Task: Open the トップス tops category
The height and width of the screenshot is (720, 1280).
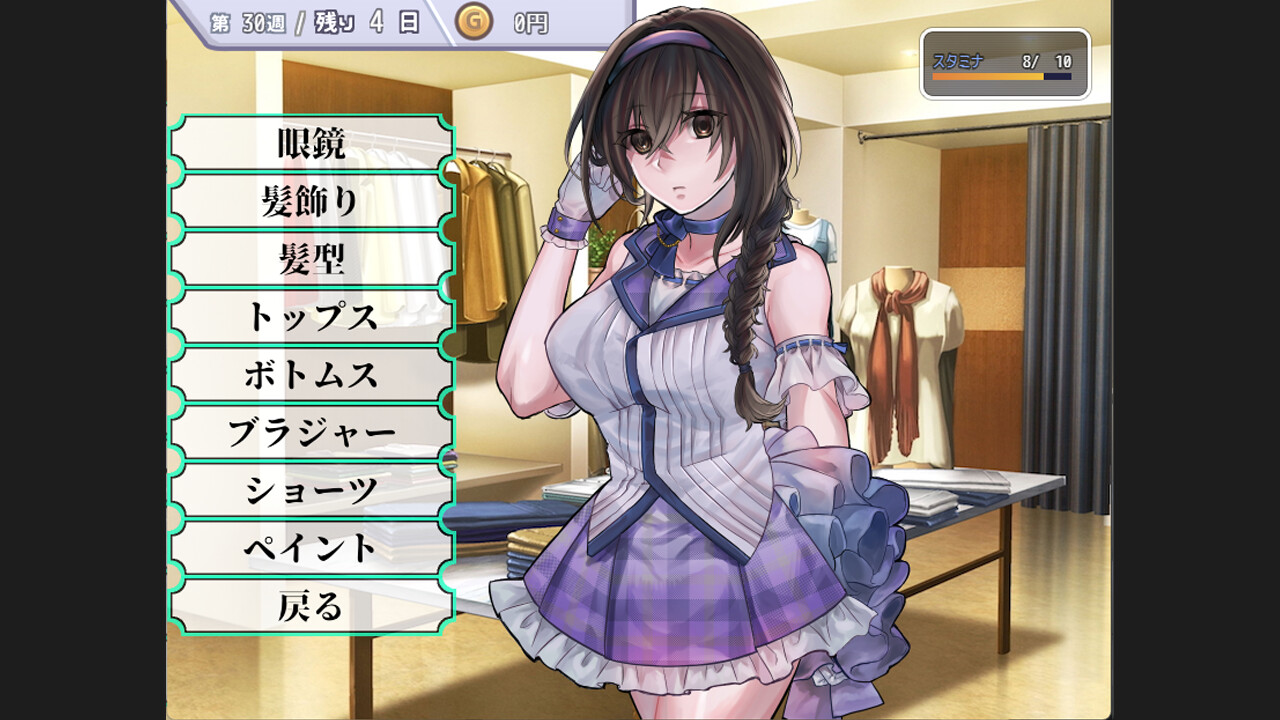Action: coord(311,317)
